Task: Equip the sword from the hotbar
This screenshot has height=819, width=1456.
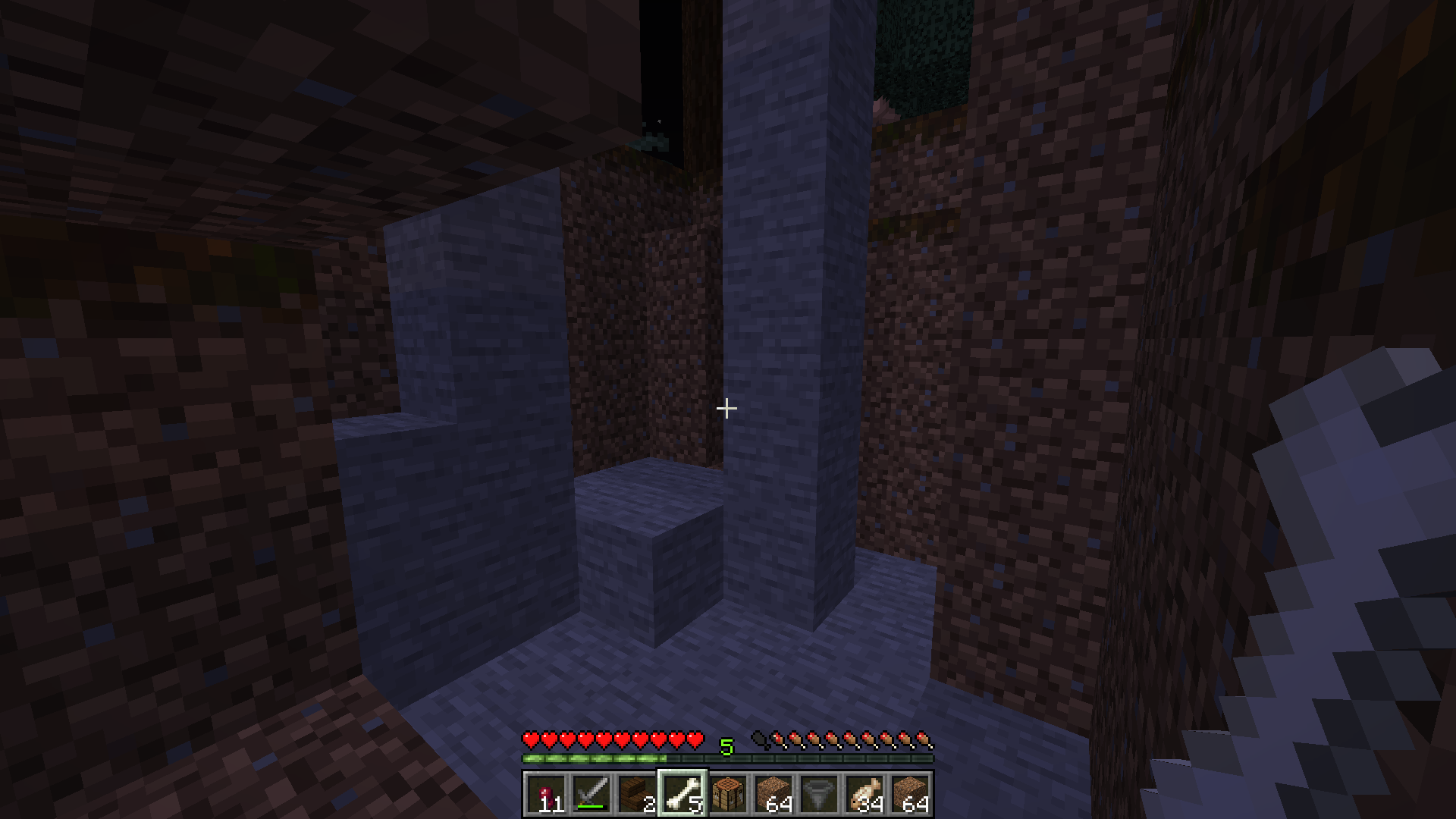Action: [591, 794]
